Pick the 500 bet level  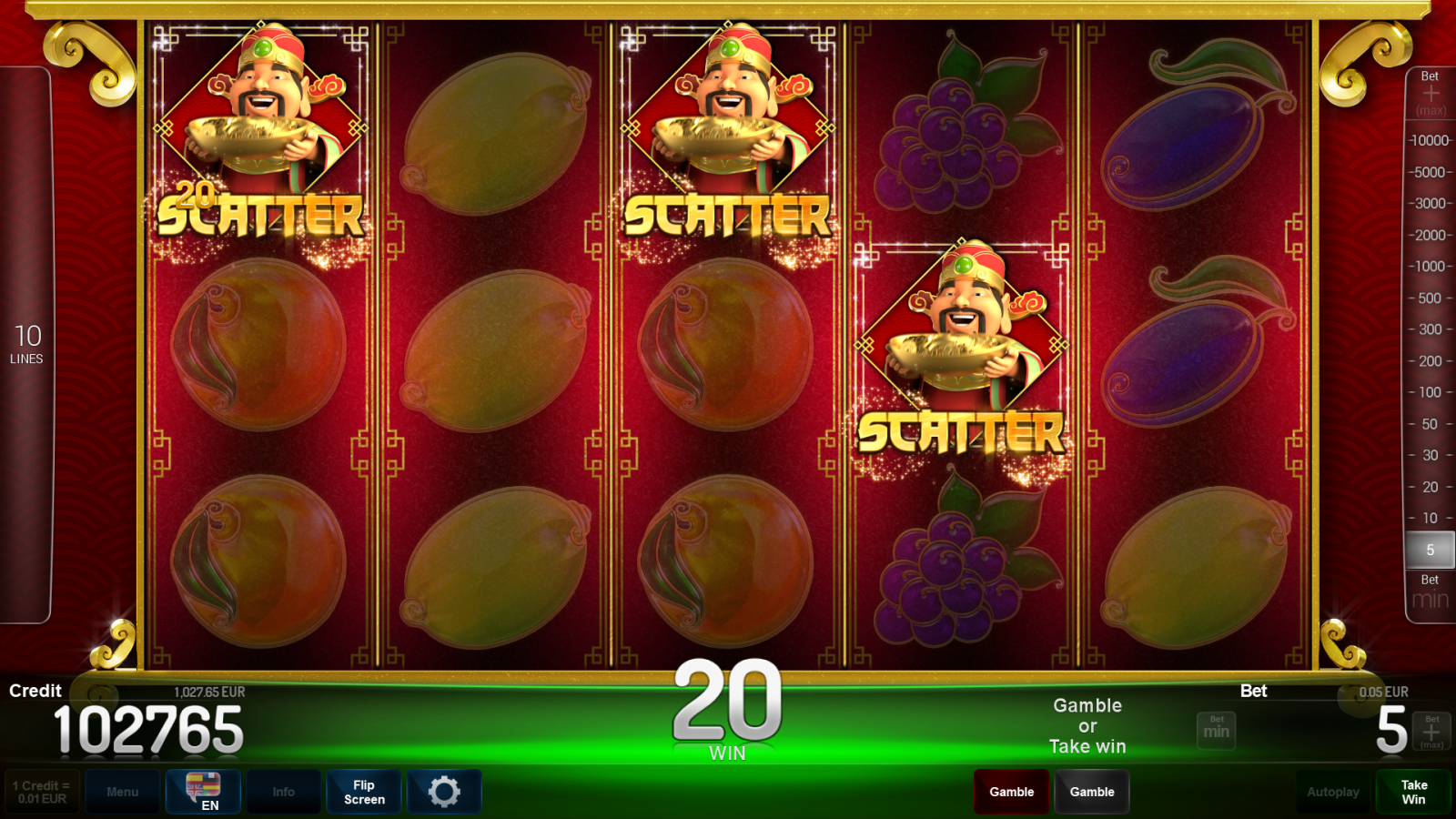[x=1430, y=298]
